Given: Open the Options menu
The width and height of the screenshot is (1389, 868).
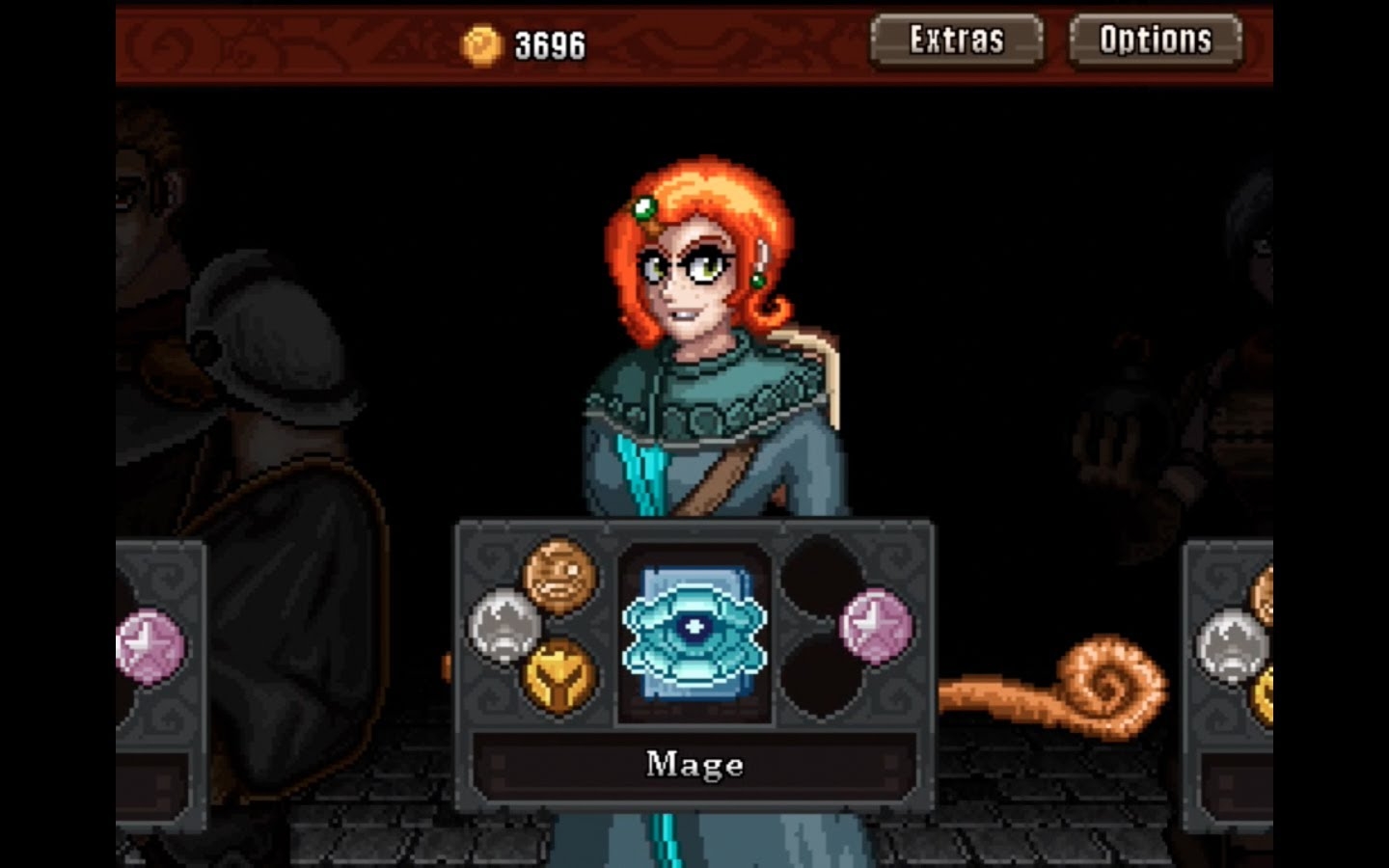Looking at the screenshot, I should [1155, 41].
